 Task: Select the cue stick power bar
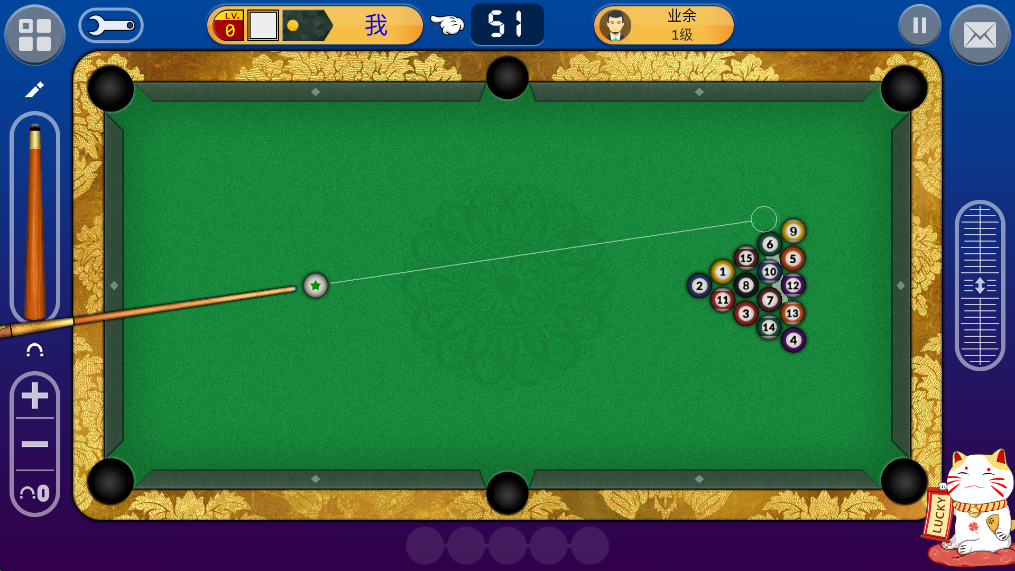35,218
